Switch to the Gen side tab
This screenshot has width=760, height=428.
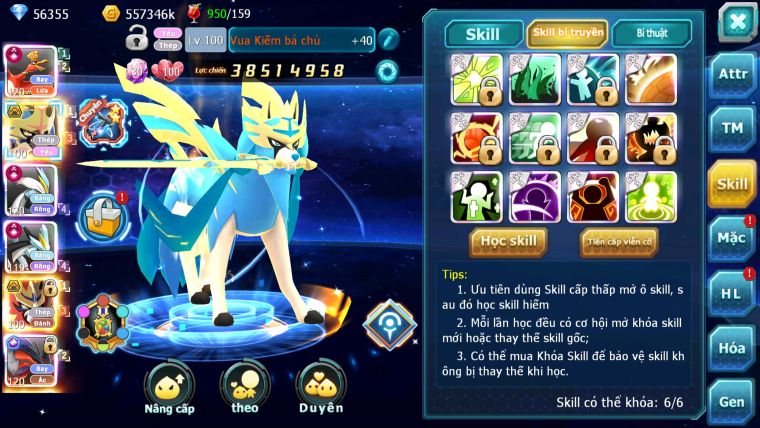point(732,401)
